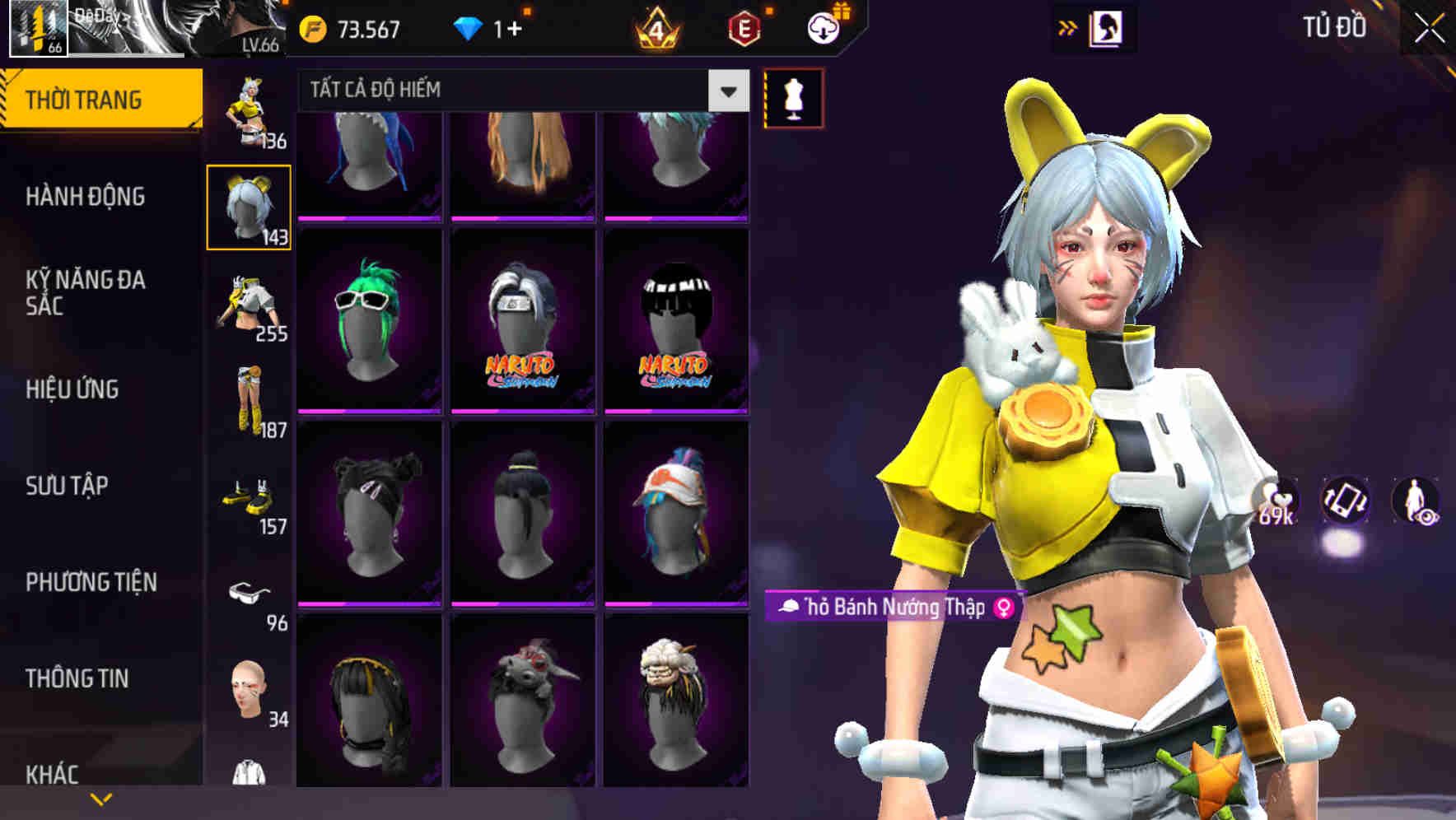Open the TẤT CẢ ĐỘ HIẾM rarity dropdown
1456x820 pixels.
pyautogui.click(x=519, y=91)
